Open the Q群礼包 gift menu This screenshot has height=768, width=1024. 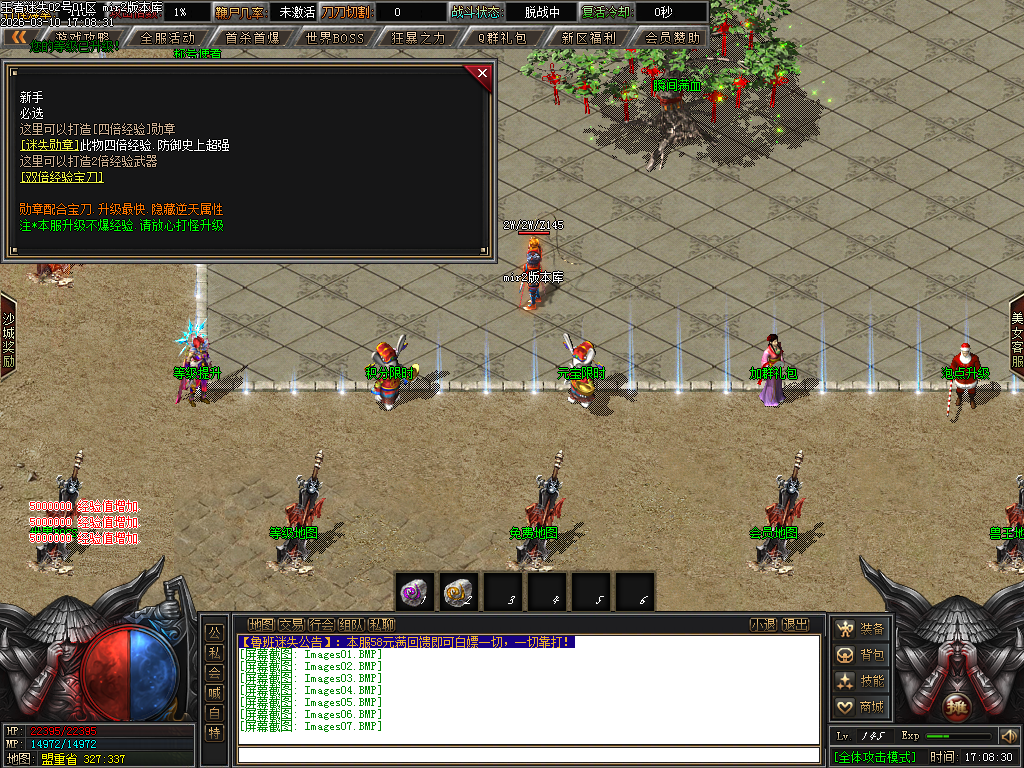pos(504,38)
